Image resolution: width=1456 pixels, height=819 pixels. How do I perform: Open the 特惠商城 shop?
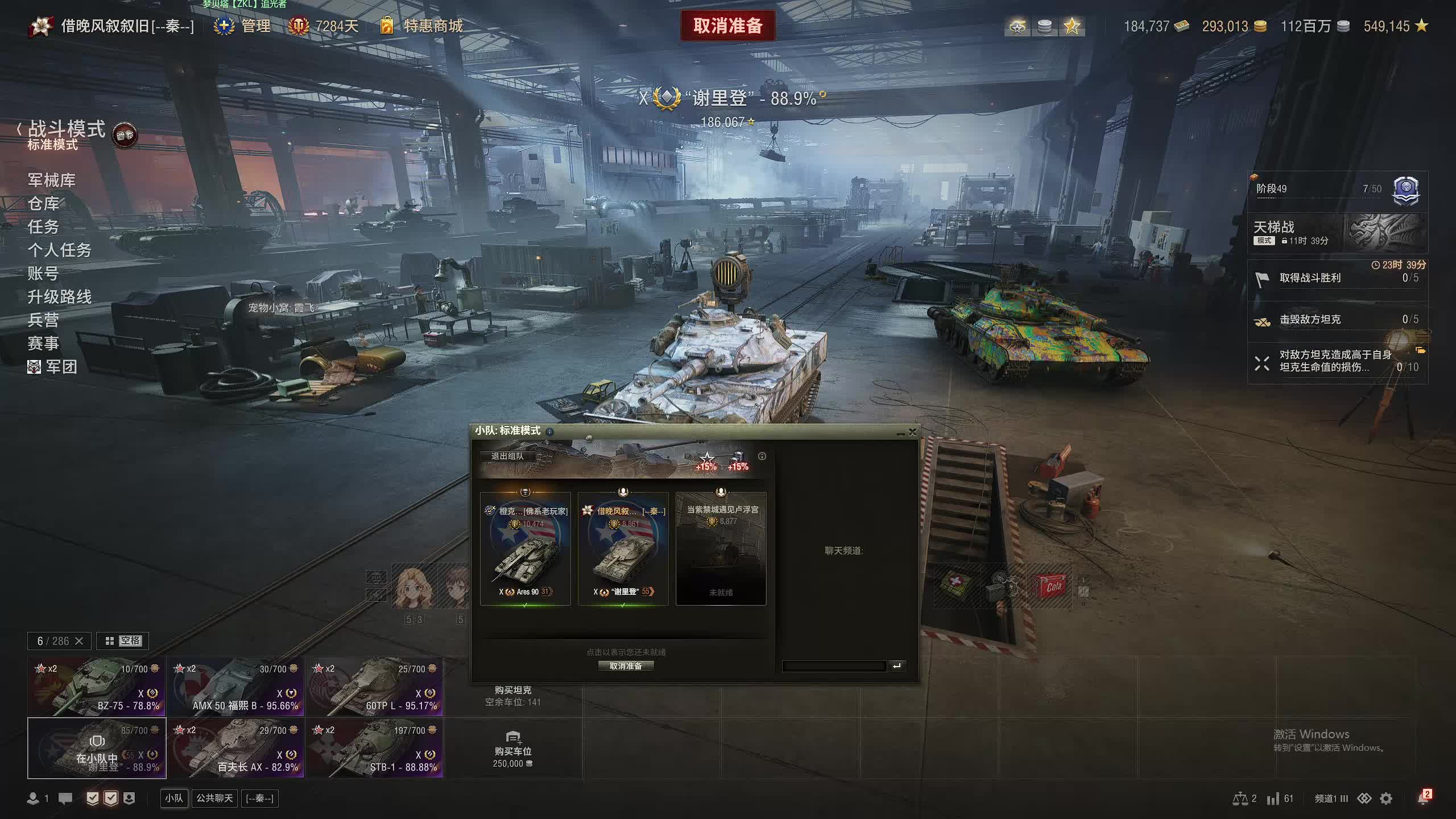point(432,26)
